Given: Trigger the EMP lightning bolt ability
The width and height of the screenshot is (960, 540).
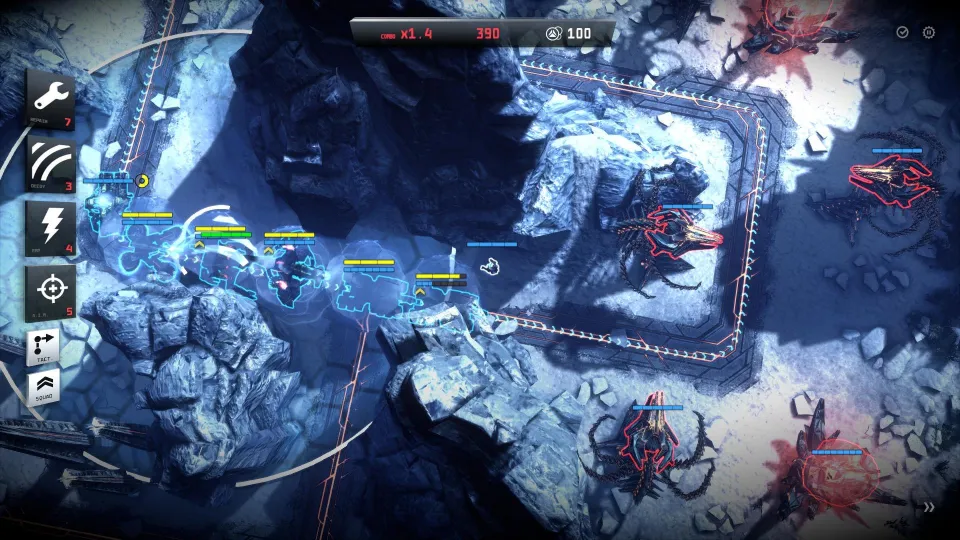Looking at the screenshot, I should coord(50,226).
